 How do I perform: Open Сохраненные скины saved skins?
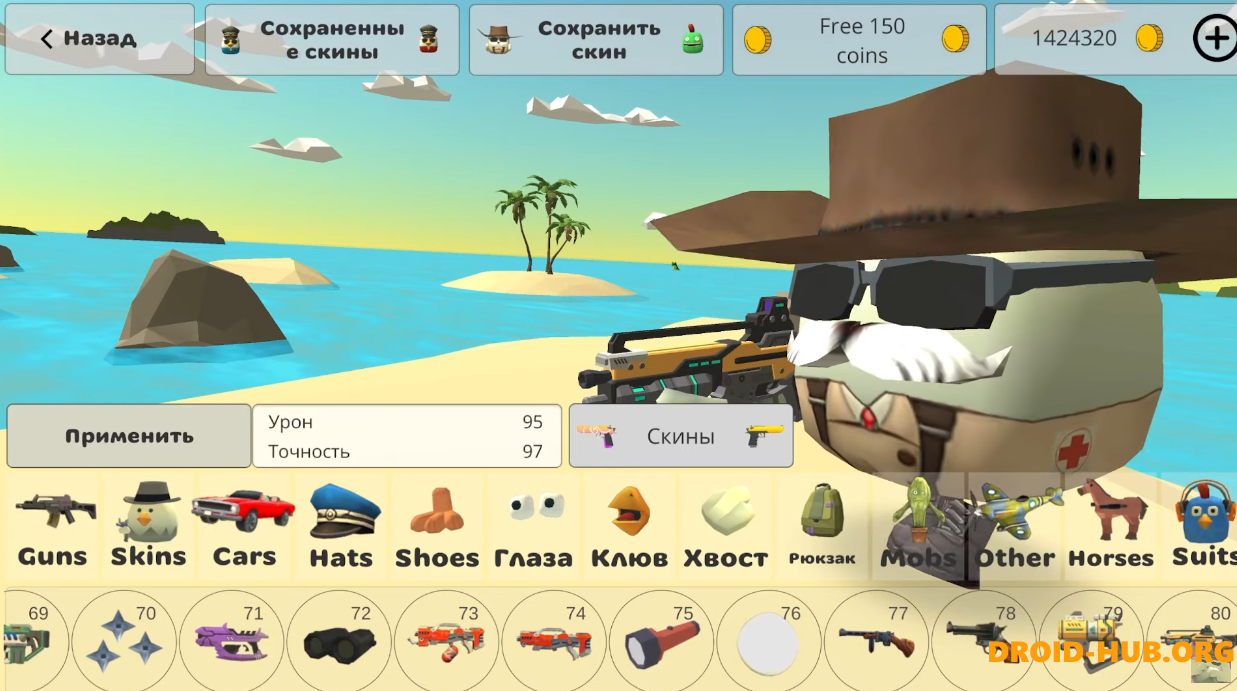pos(331,40)
